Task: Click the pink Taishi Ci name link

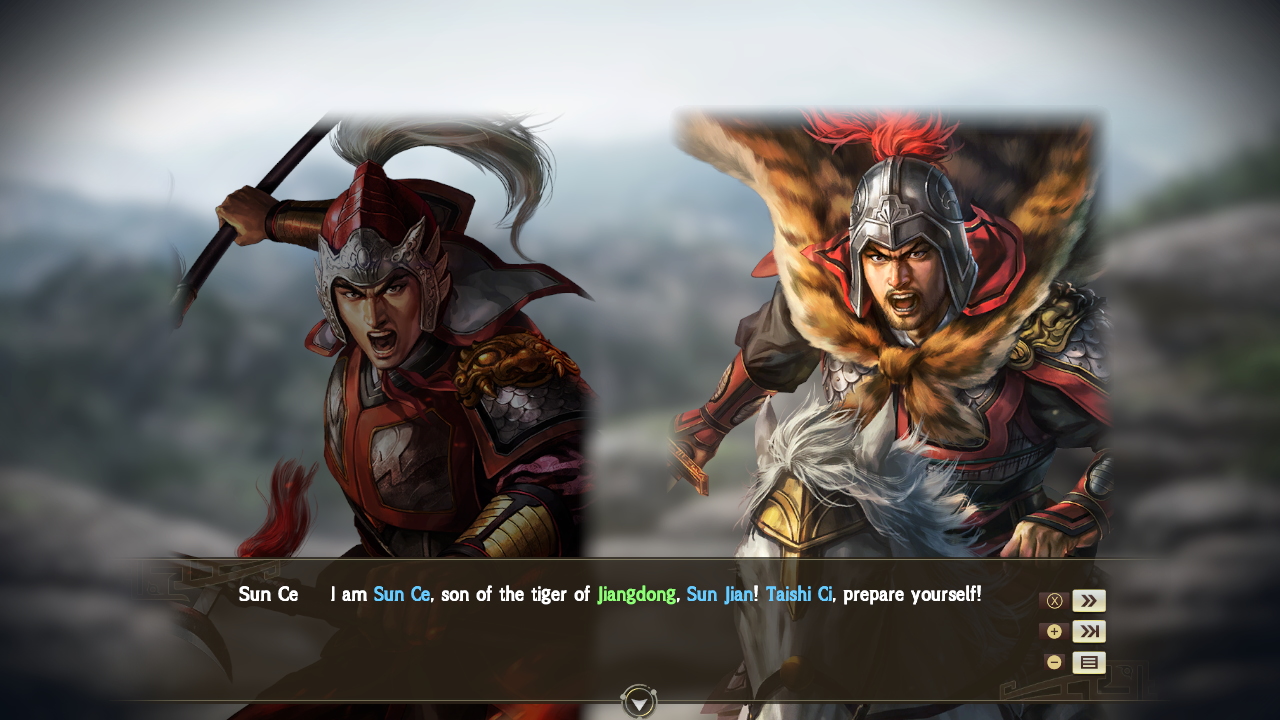Action: [x=798, y=594]
